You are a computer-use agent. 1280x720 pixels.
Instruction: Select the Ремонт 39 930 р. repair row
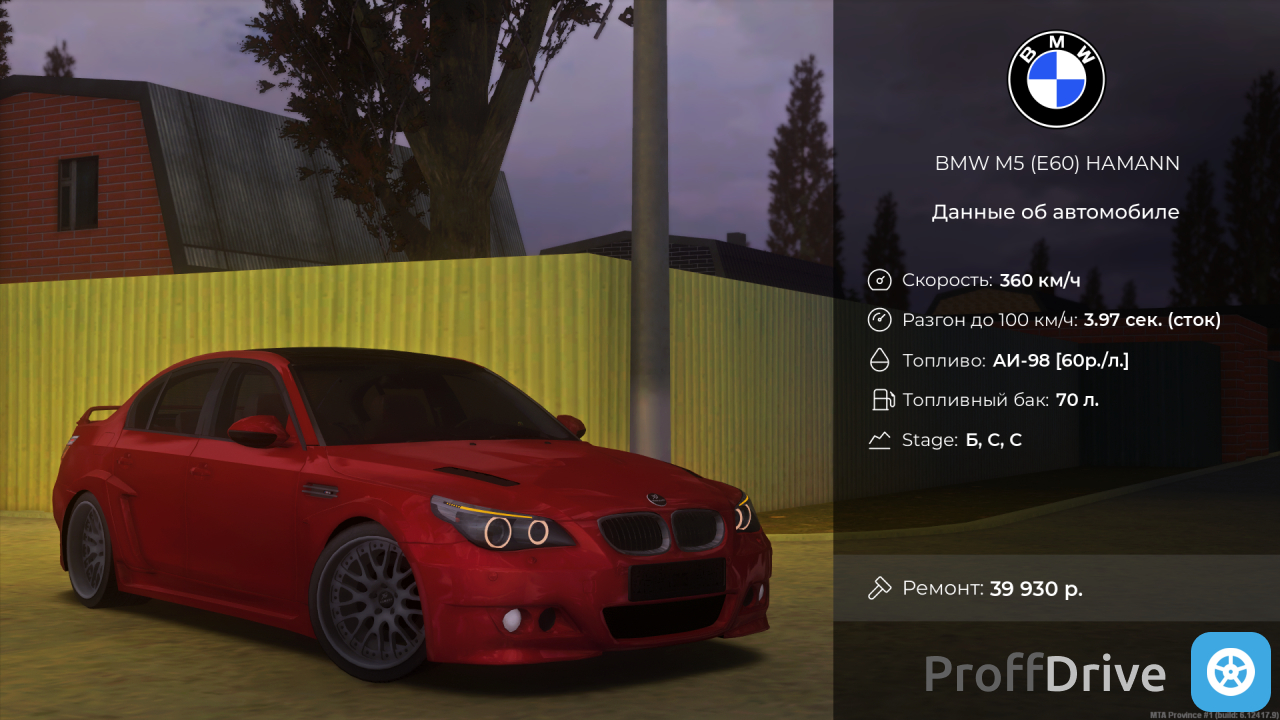click(x=1056, y=588)
